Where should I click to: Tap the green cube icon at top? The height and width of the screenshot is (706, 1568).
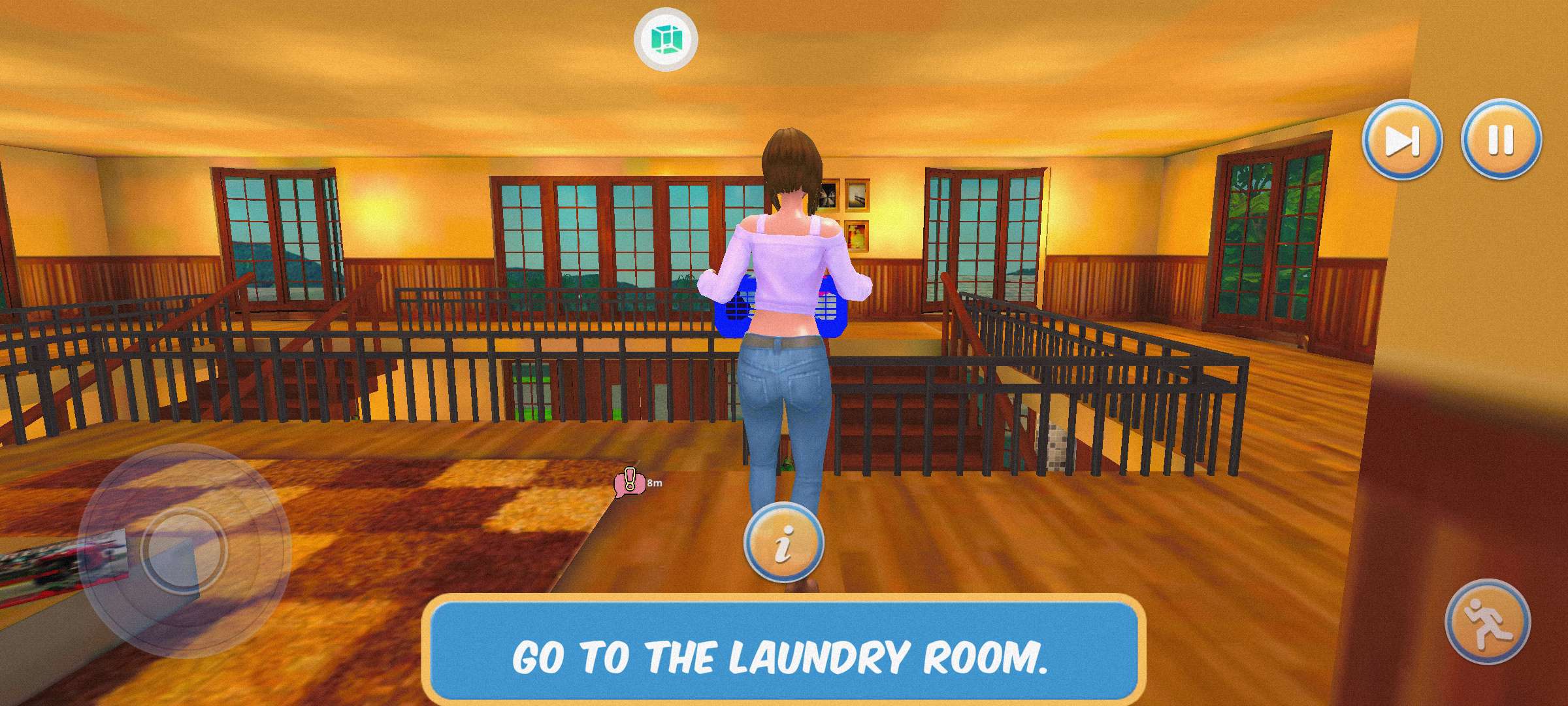point(666,39)
